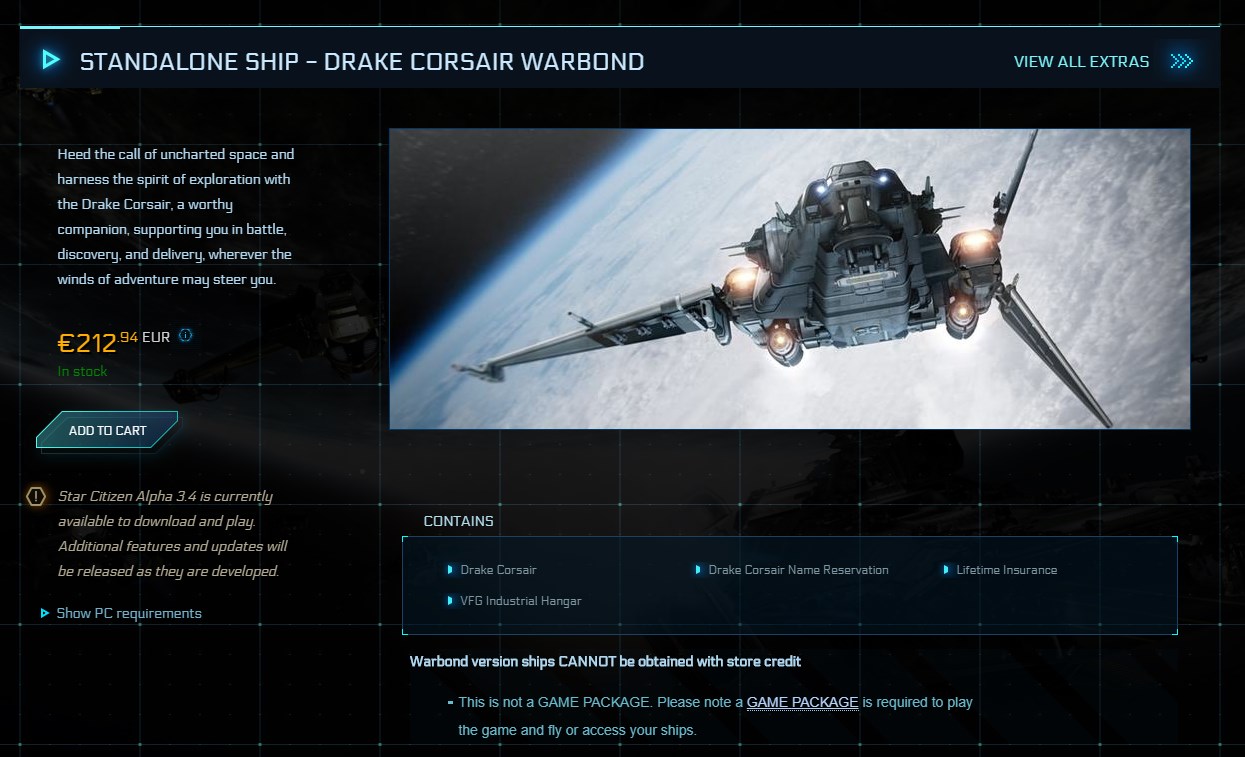Viewport: 1245px width, 757px height.
Task: Add the Drake Corsair to cart
Action: pos(107,430)
